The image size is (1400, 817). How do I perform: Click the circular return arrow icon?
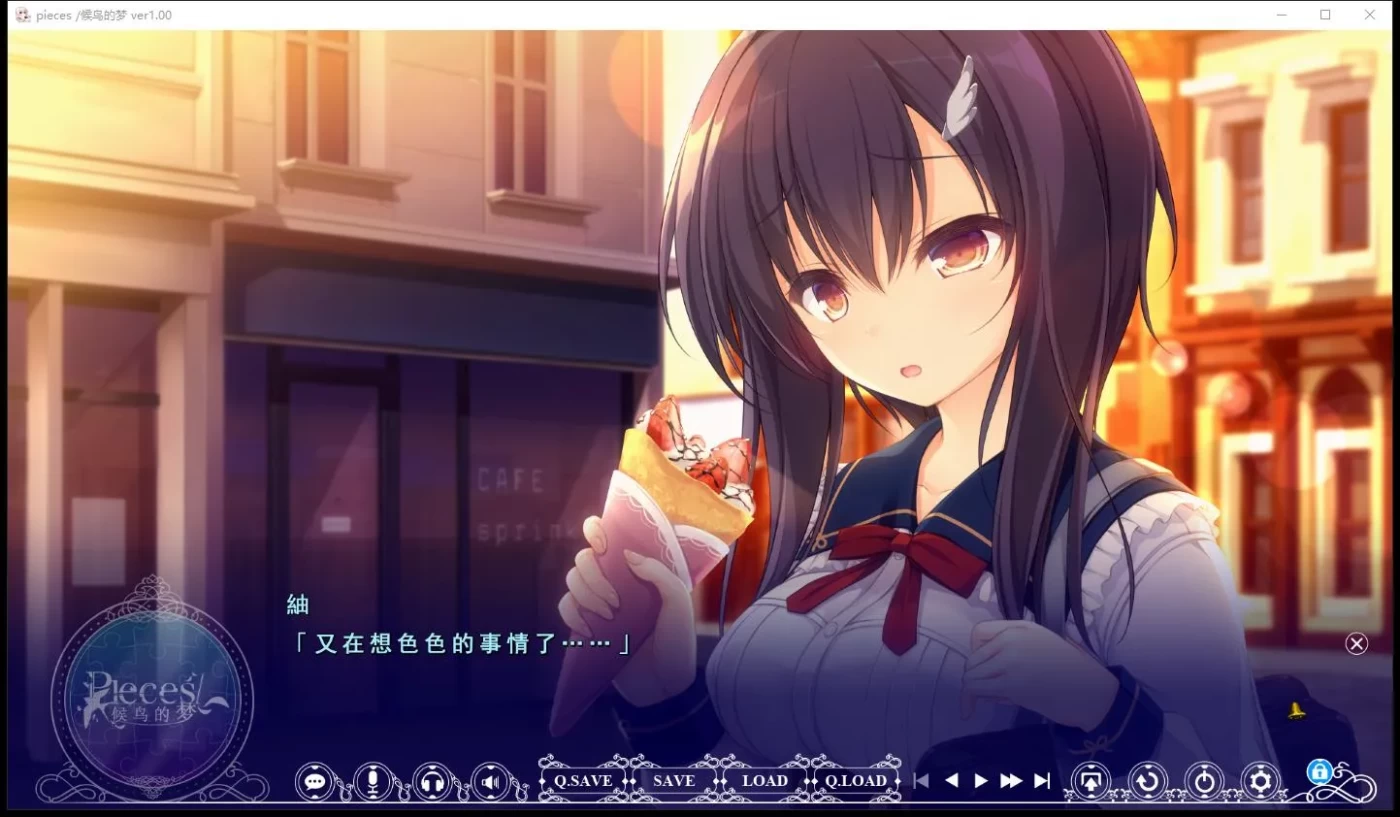coord(1148,781)
